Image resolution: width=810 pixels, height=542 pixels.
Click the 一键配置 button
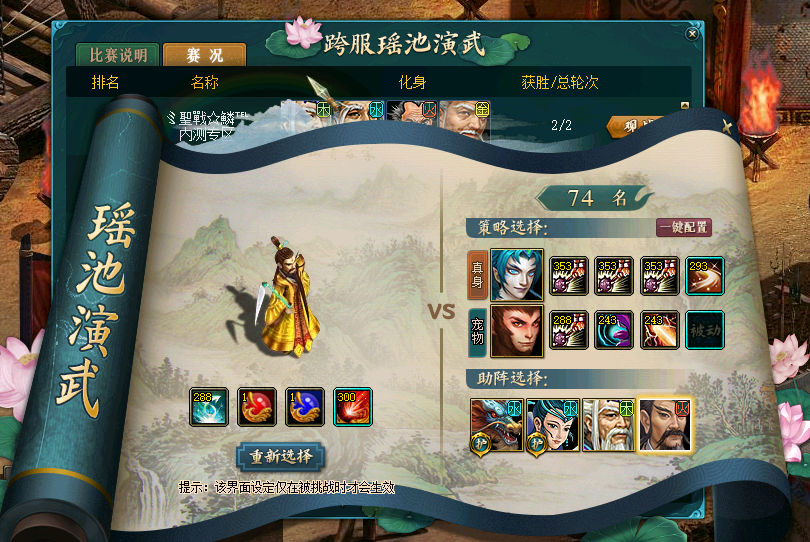point(684,228)
